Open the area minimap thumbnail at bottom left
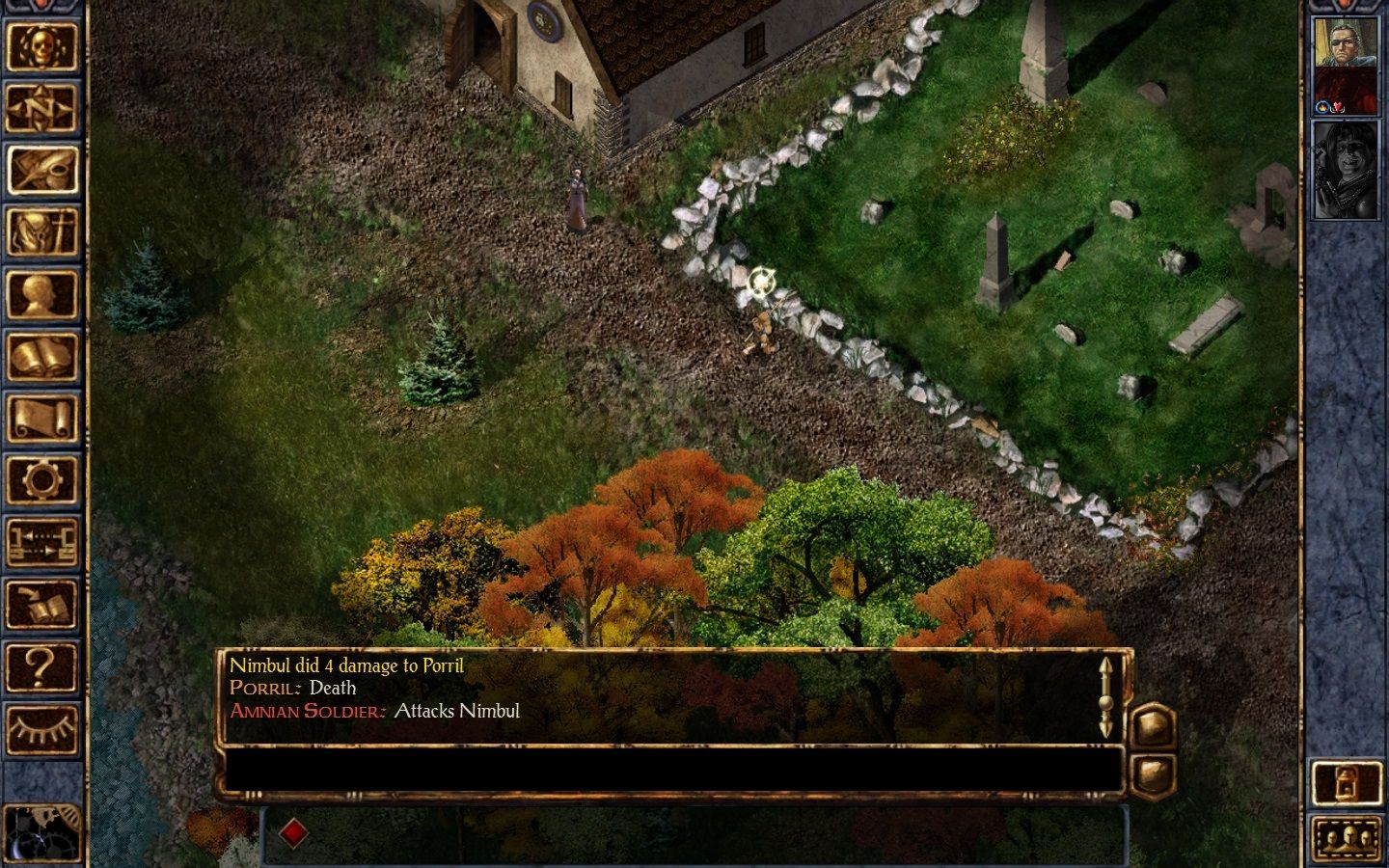 click(x=44, y=834)
